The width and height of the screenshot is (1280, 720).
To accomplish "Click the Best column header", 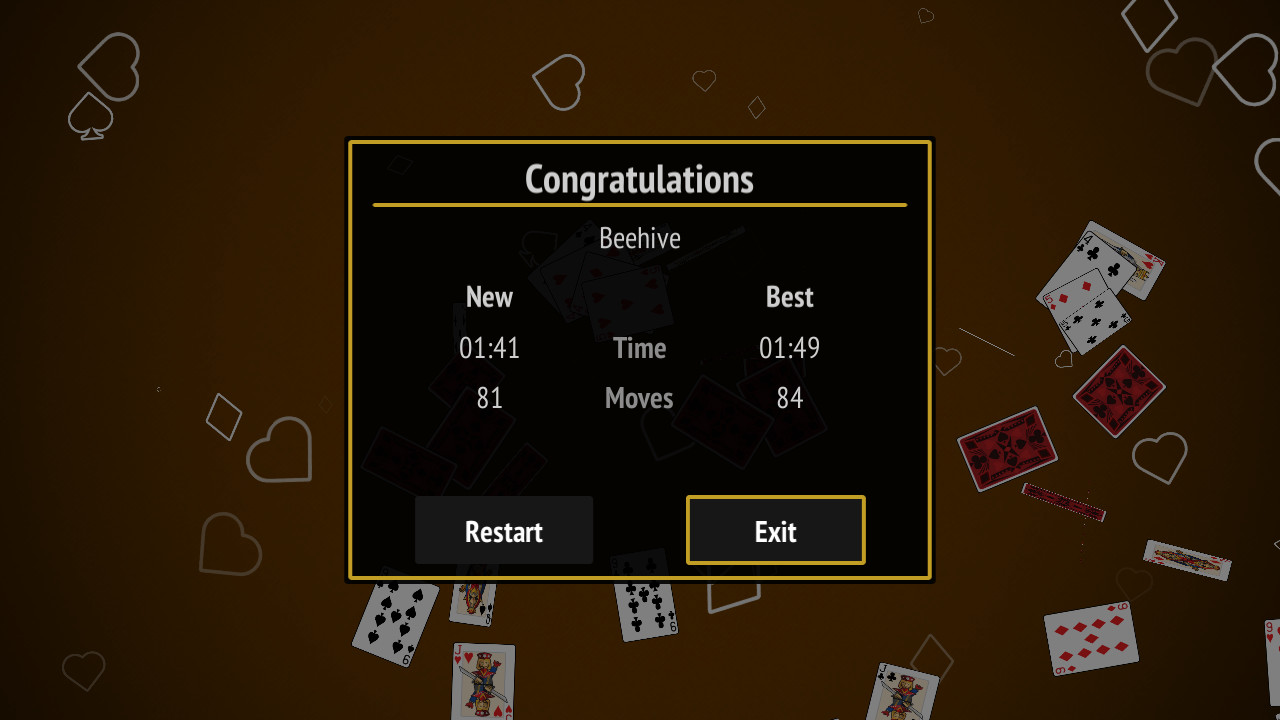I will click(x=789, y=297).
